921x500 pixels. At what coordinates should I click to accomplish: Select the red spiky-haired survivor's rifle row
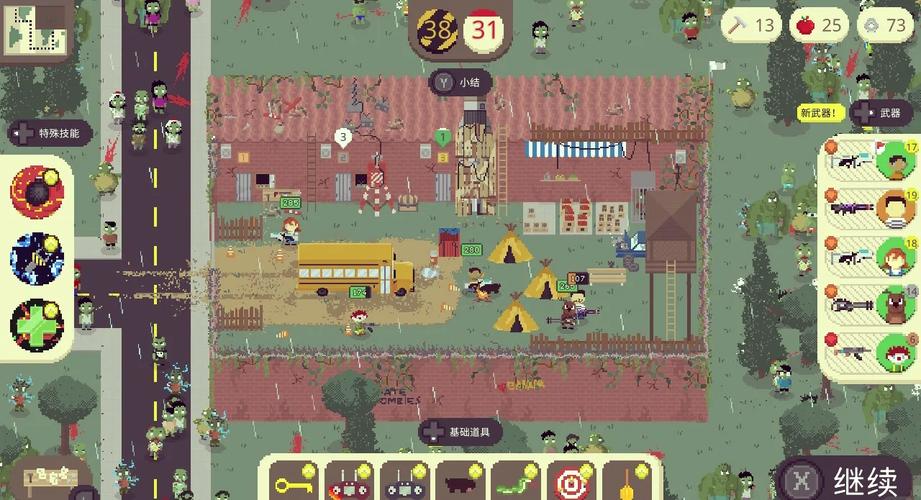871,353
